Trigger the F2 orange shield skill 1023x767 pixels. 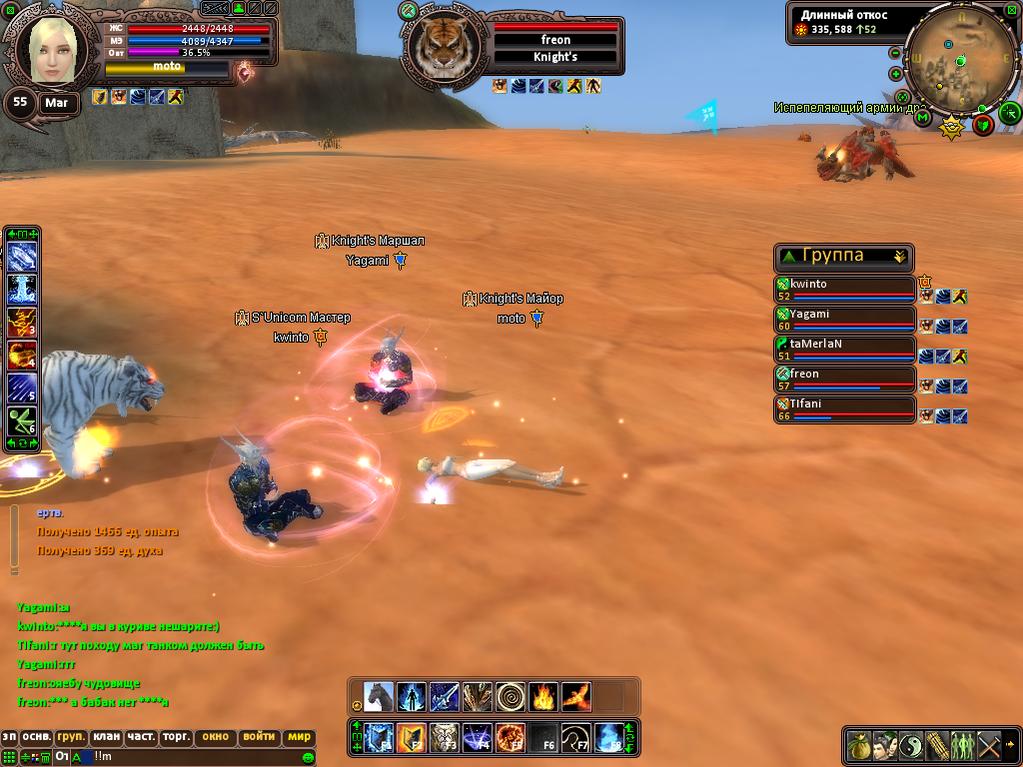point(411,738)
